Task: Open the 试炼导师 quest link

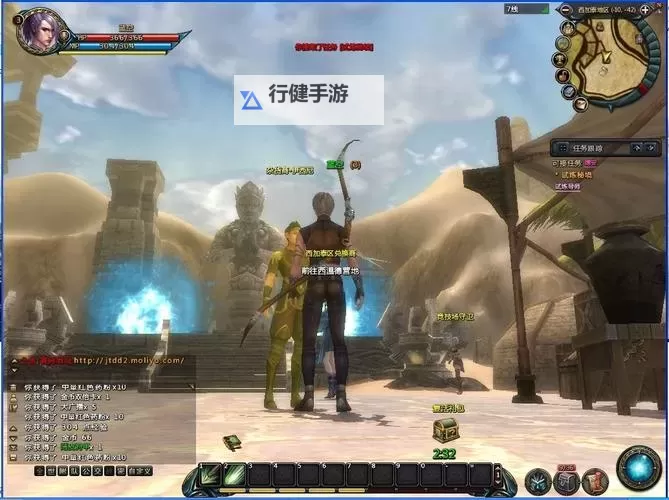Action: tap(569, 186)
